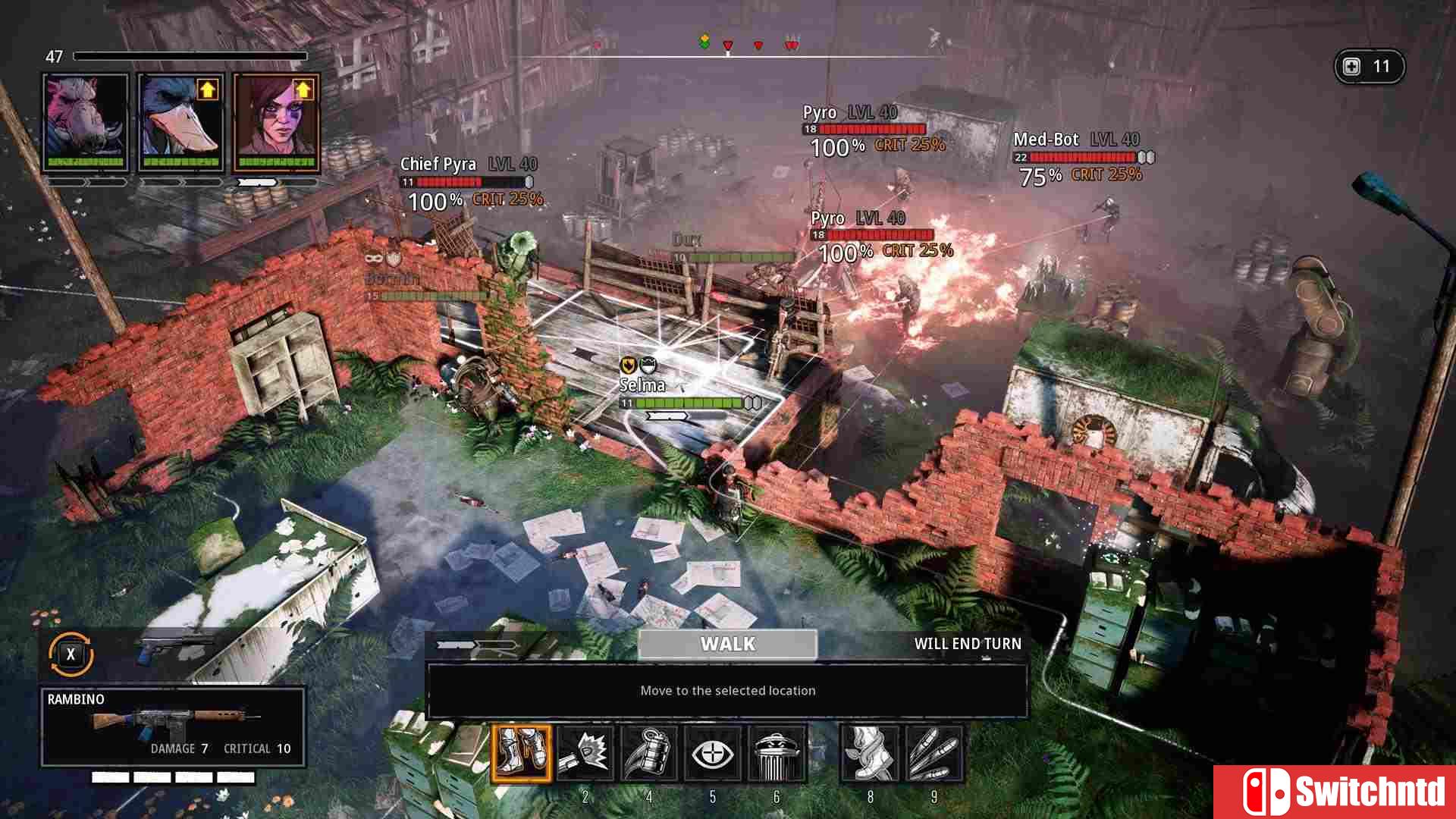Select the trash can ability in slot 6
Screen dimensions: 1456x819
tap(776, 753)
